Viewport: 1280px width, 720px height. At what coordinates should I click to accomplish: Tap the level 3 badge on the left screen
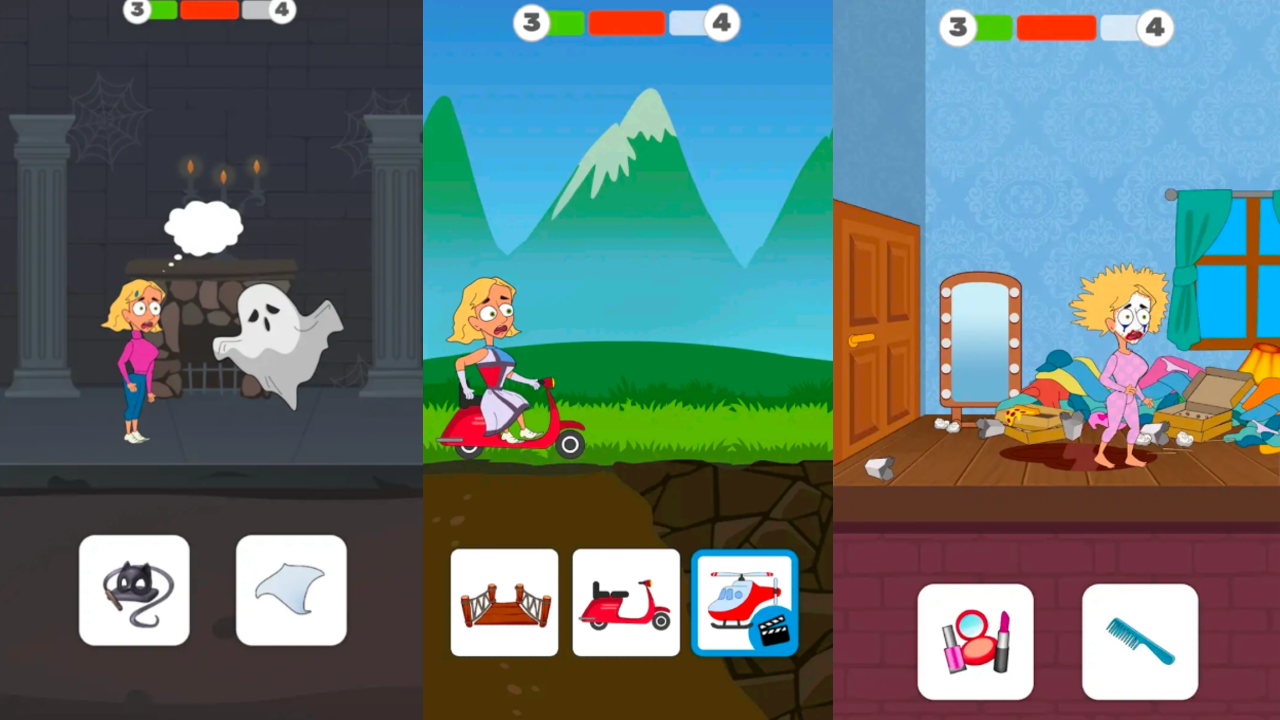point(137,10)
